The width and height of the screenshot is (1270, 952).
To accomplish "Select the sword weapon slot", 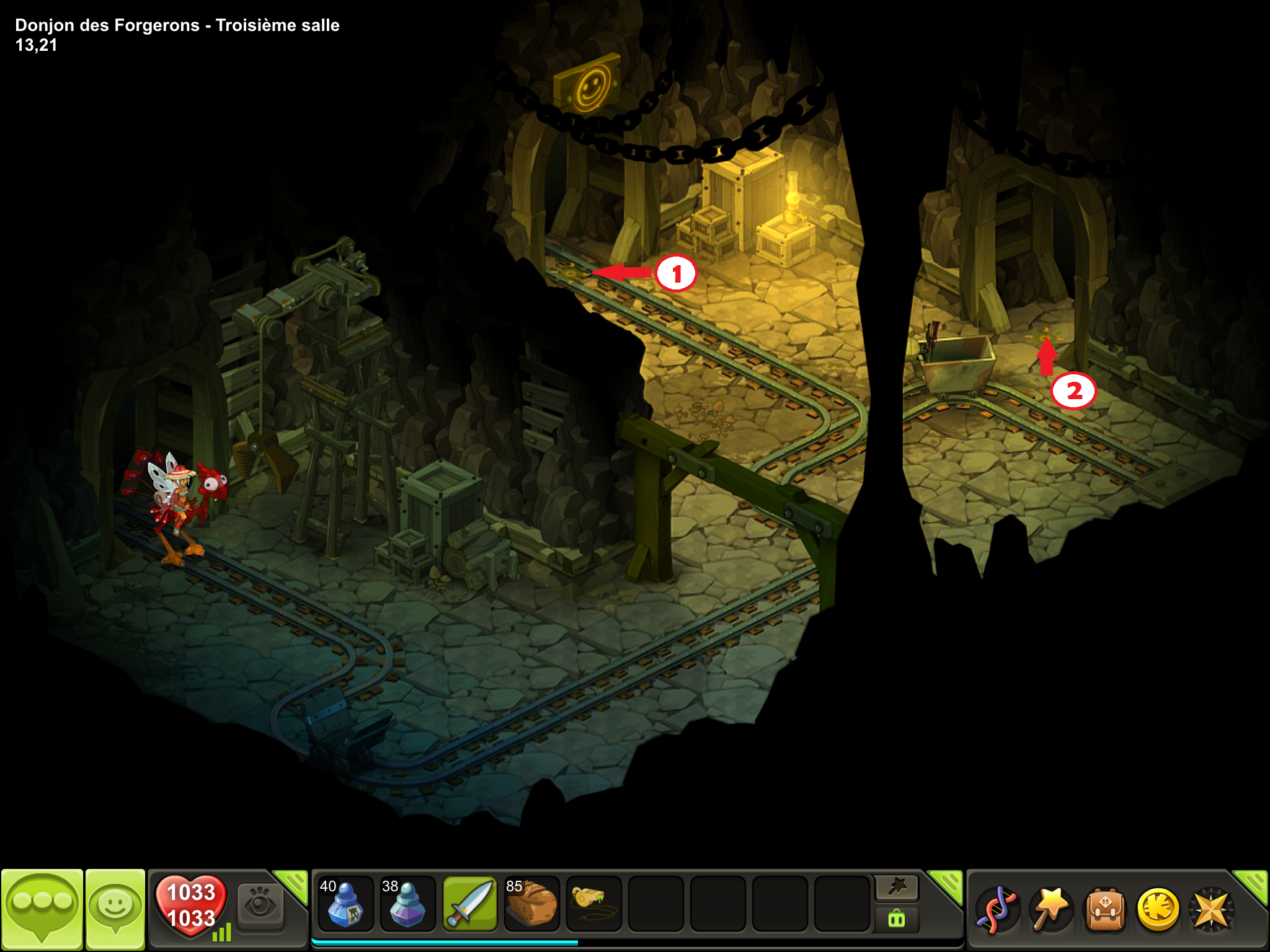I will click(469, 904).
